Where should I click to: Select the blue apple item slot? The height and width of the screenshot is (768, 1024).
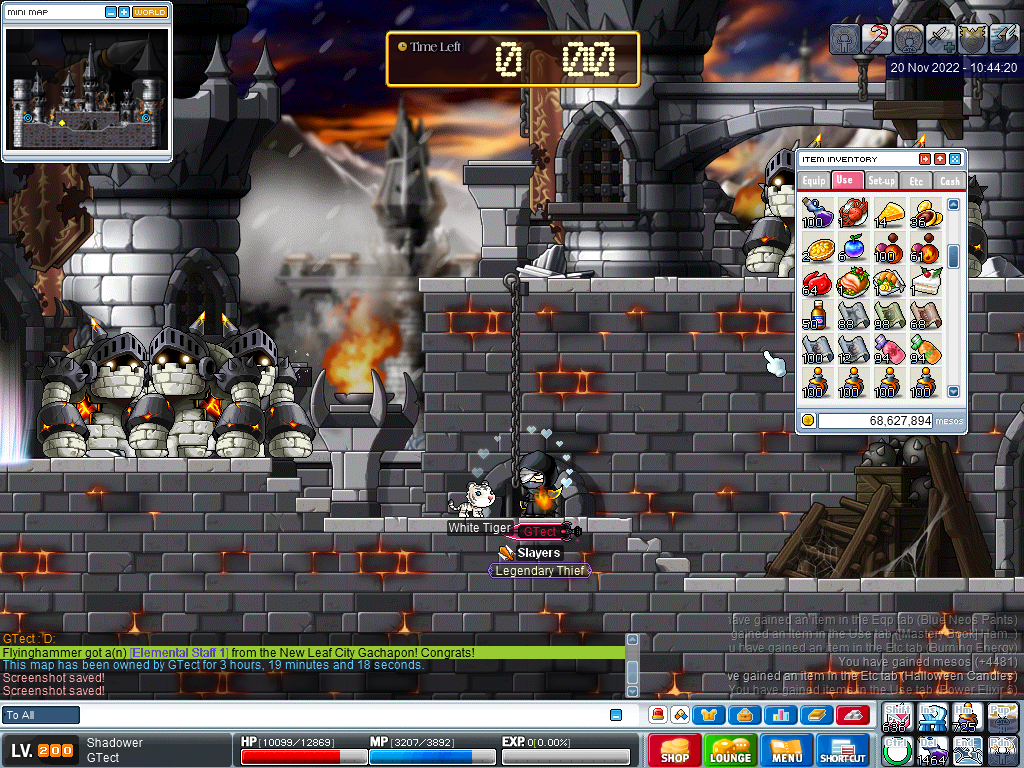point(852,247)
